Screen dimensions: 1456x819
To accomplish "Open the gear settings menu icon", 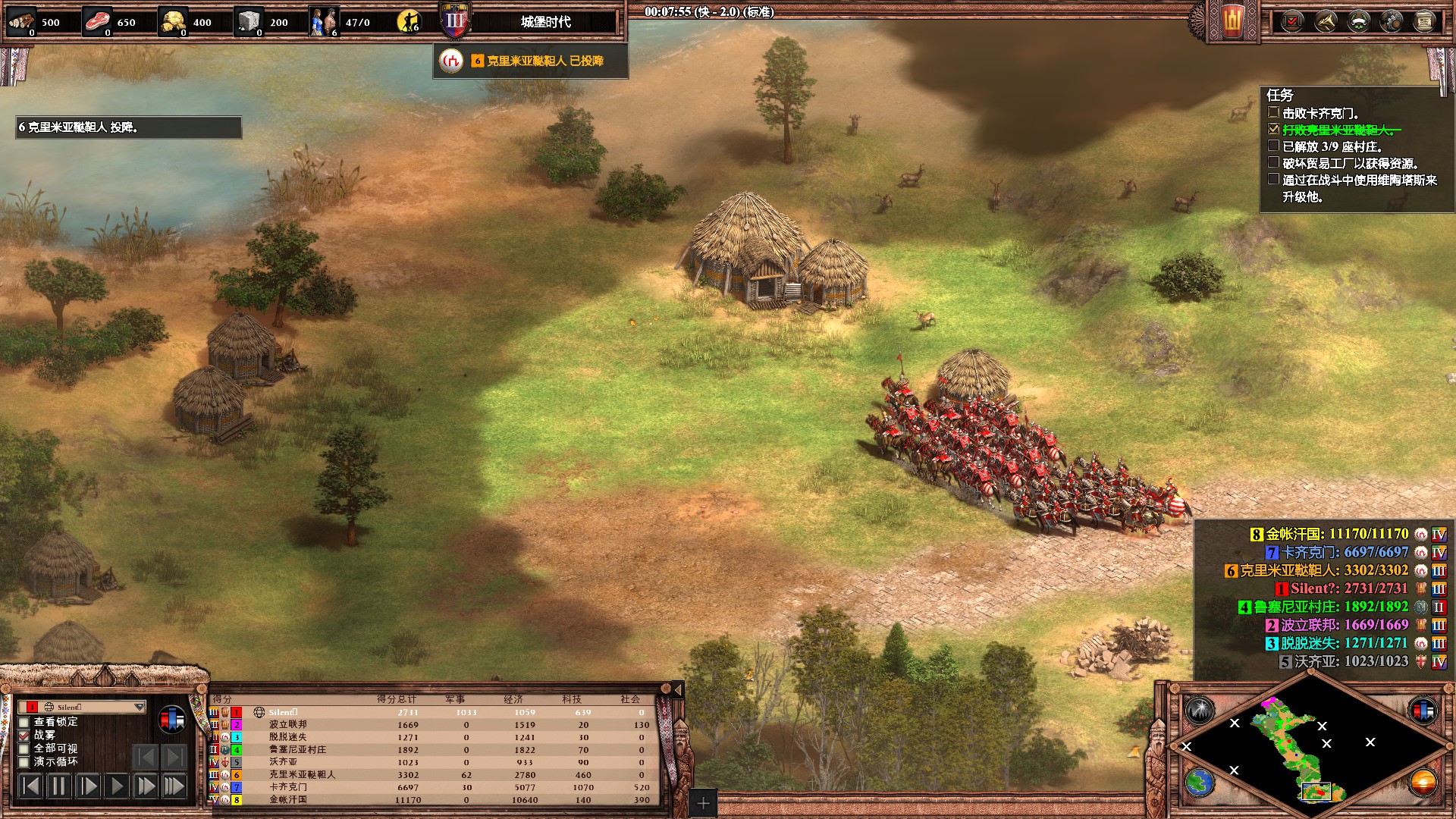I will pos(1392,21).
